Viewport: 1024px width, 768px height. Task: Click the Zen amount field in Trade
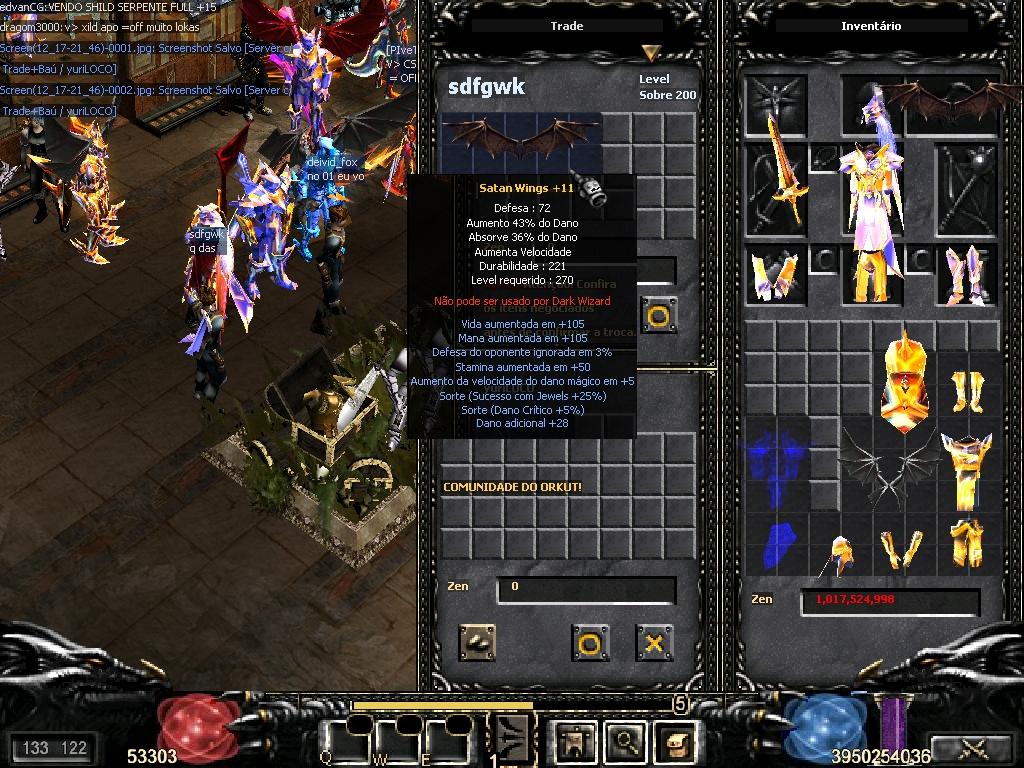pos(586,588)
